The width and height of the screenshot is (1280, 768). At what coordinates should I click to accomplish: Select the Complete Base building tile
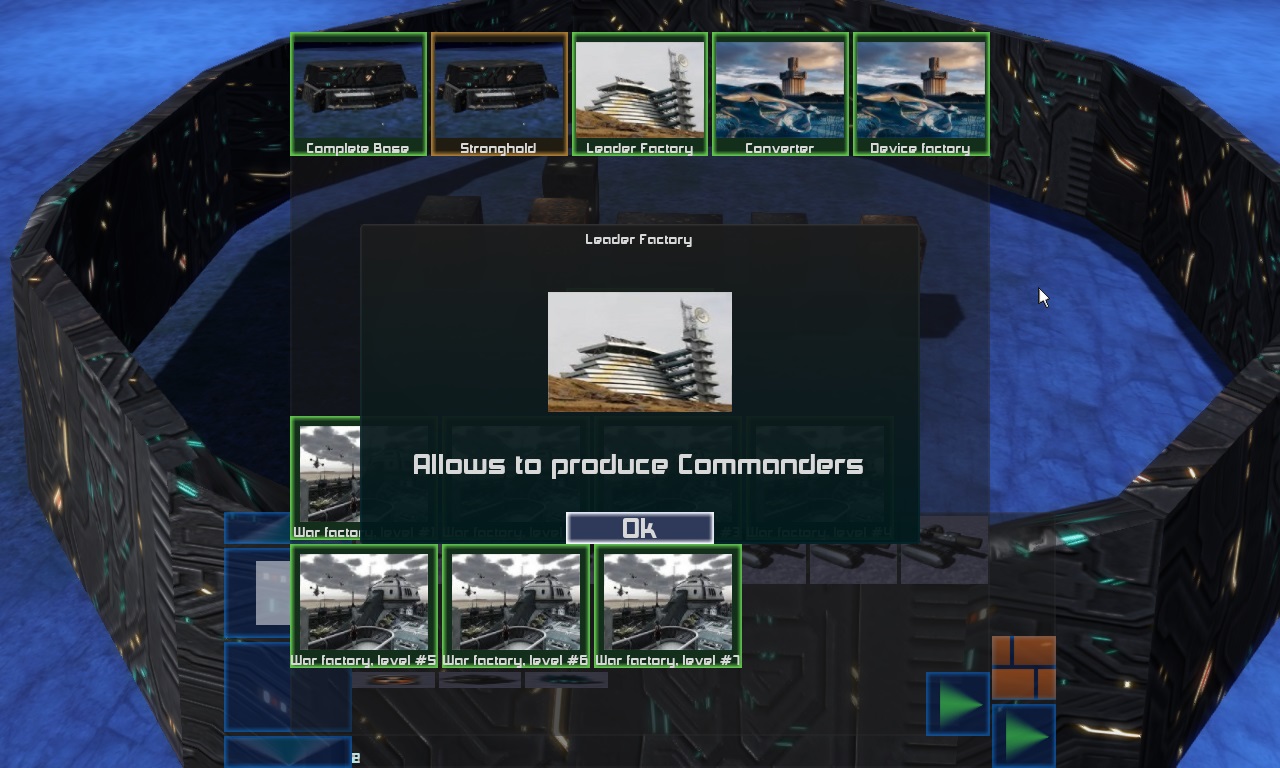pos(358,94)
